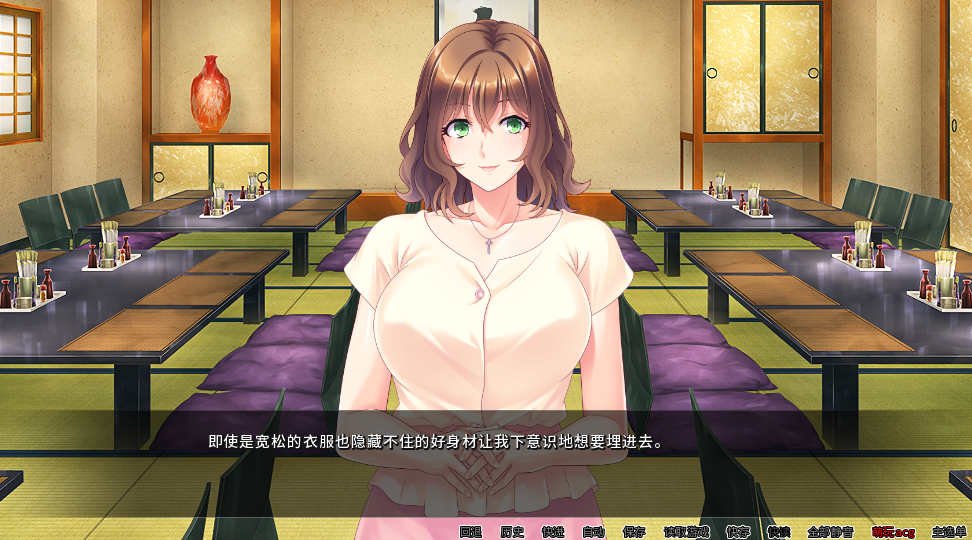The width and height of the screenshot is (972, 540).
Task: Toggle 自动 auto-play mode
Action: pos(594,532)
